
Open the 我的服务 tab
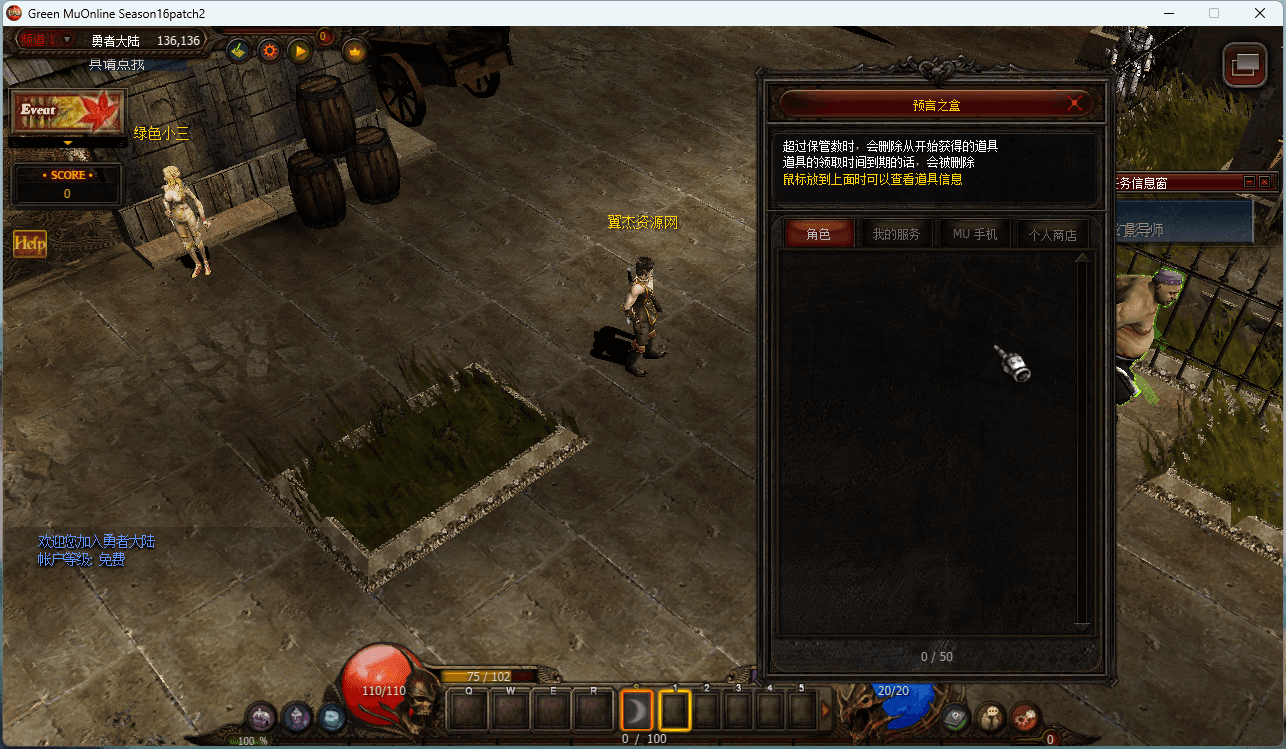896,234
